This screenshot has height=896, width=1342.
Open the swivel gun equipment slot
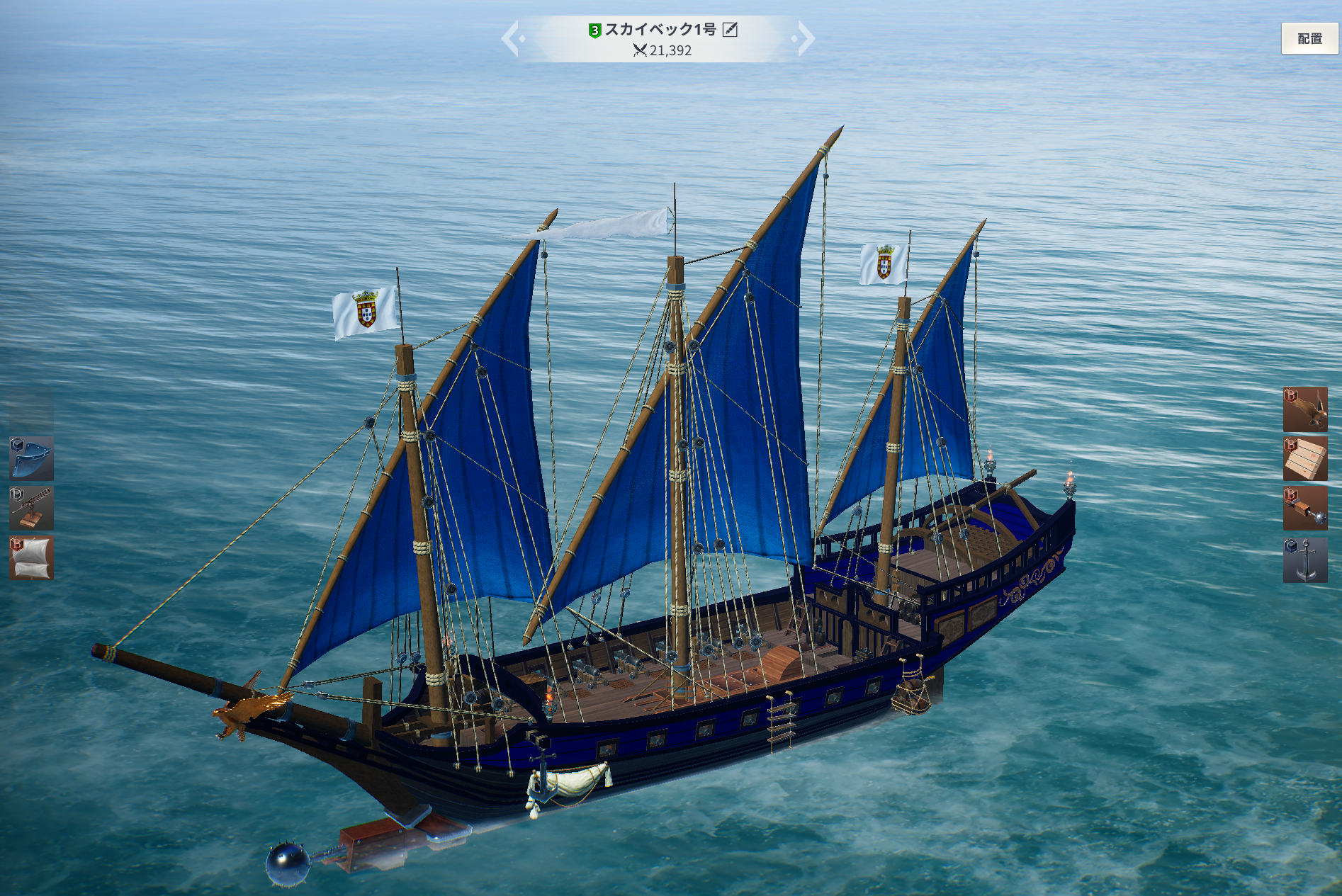click(31, 508)
